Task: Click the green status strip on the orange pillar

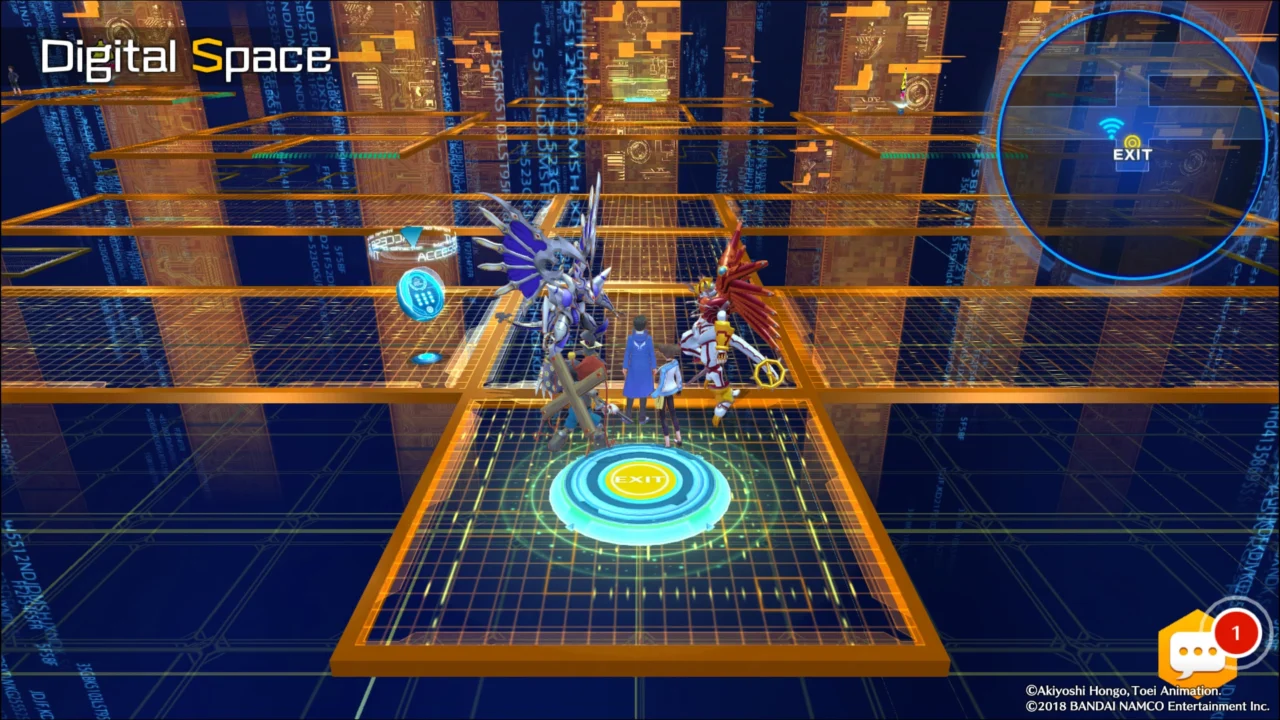Action: coord(898,158)
